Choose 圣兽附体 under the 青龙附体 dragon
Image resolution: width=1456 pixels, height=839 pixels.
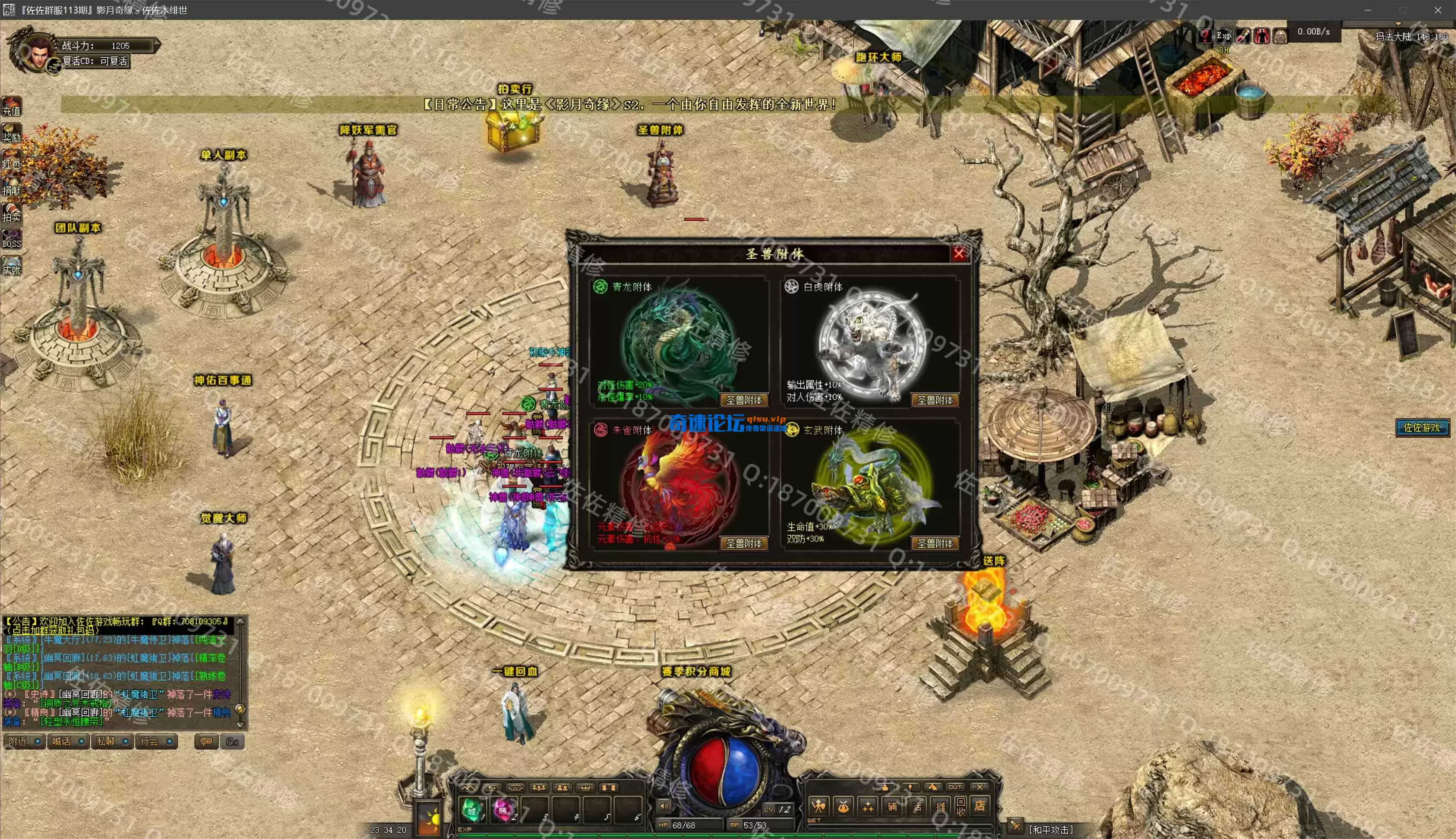[x=743, y=400]
